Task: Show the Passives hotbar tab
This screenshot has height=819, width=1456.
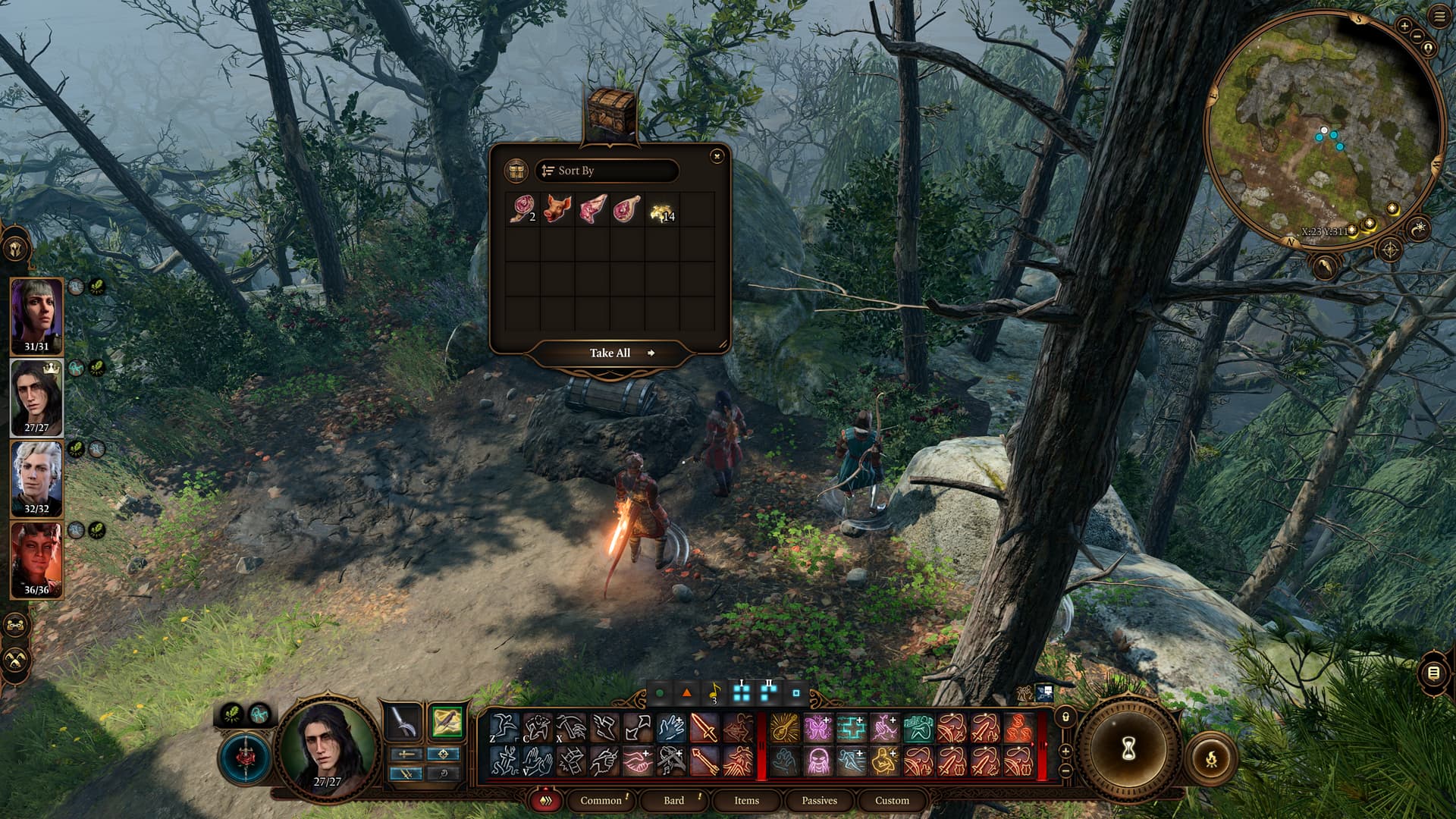Action: (x=819, y=801)
